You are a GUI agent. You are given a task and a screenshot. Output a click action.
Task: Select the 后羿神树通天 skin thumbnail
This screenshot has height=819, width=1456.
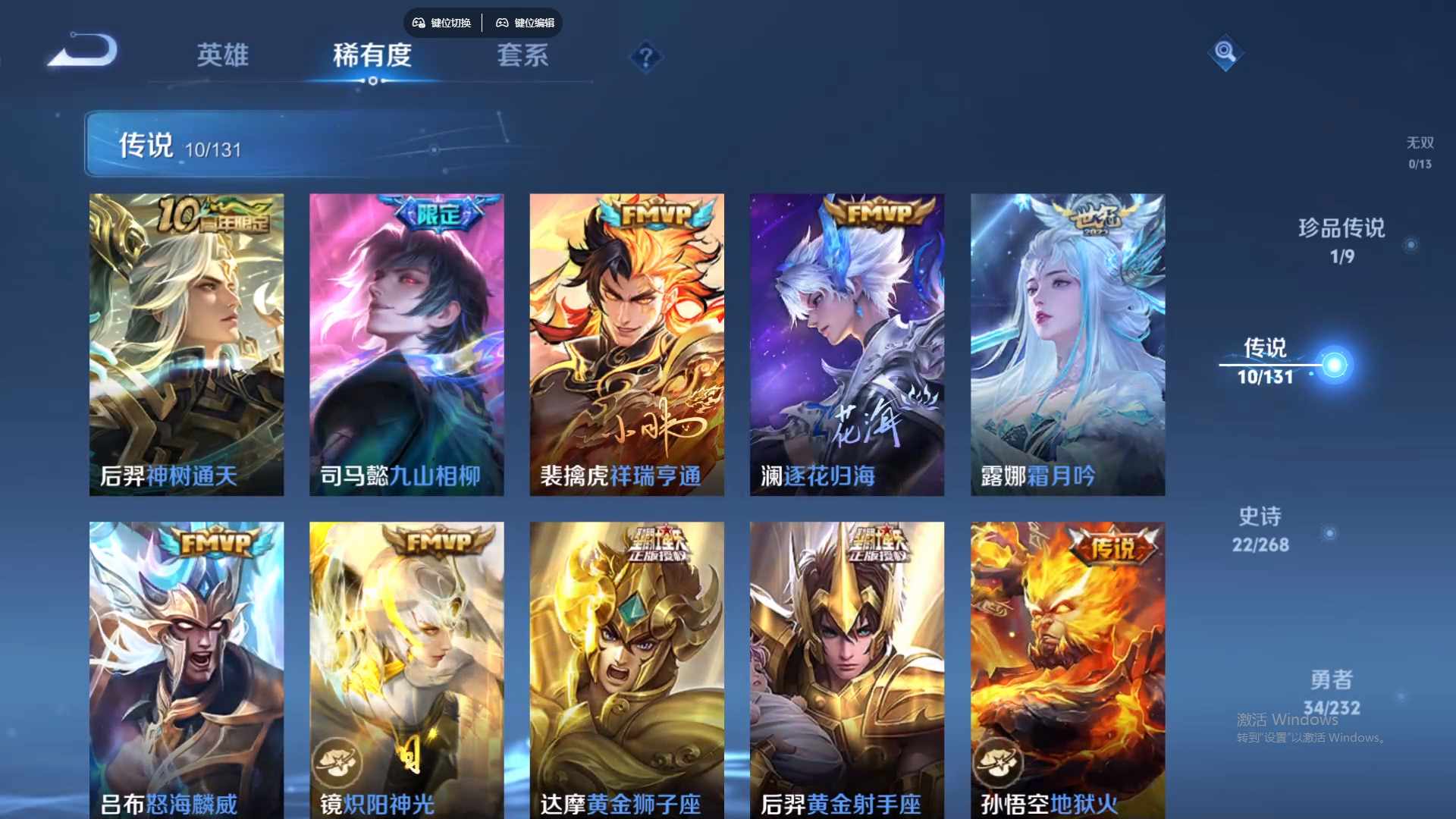[x=186, y=342]
